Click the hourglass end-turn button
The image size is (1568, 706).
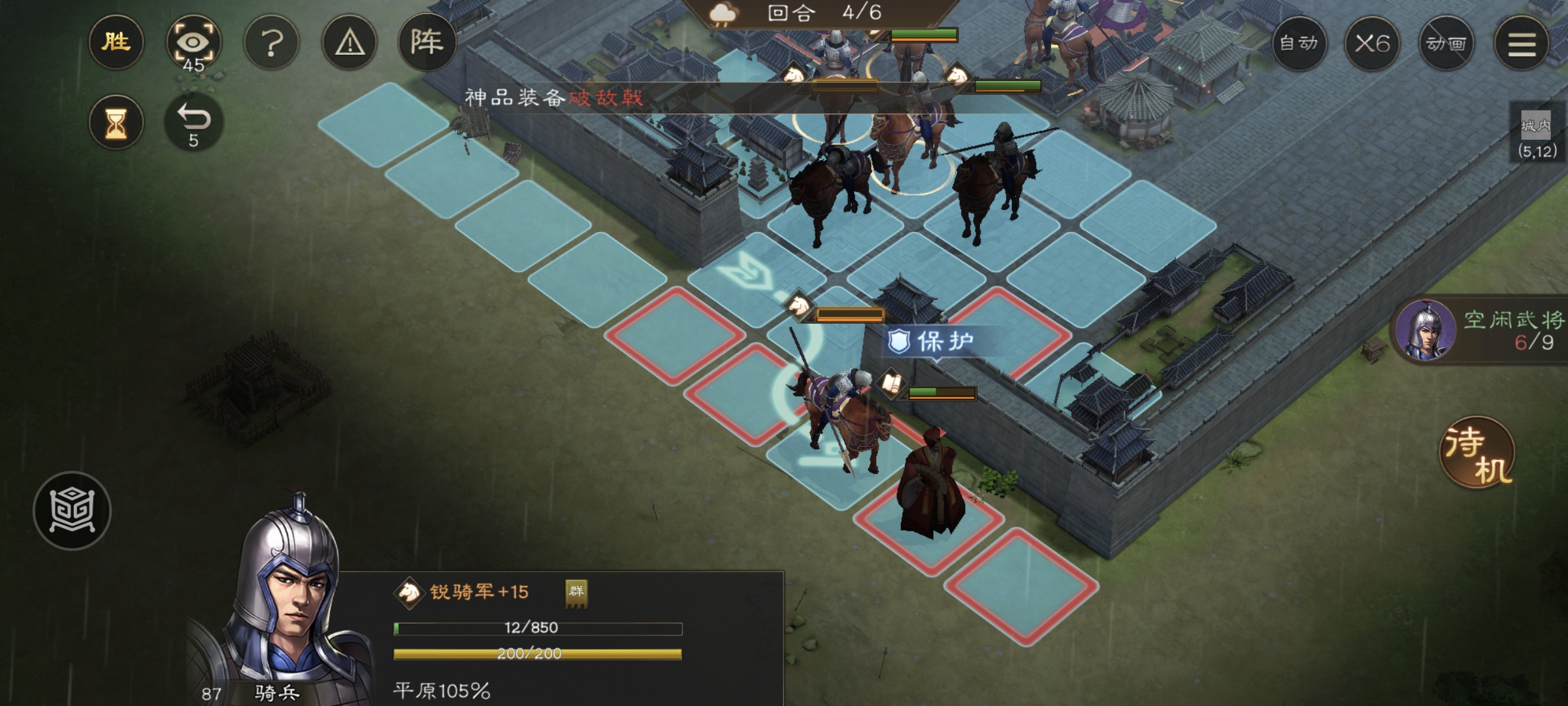(x=116, y=122)
